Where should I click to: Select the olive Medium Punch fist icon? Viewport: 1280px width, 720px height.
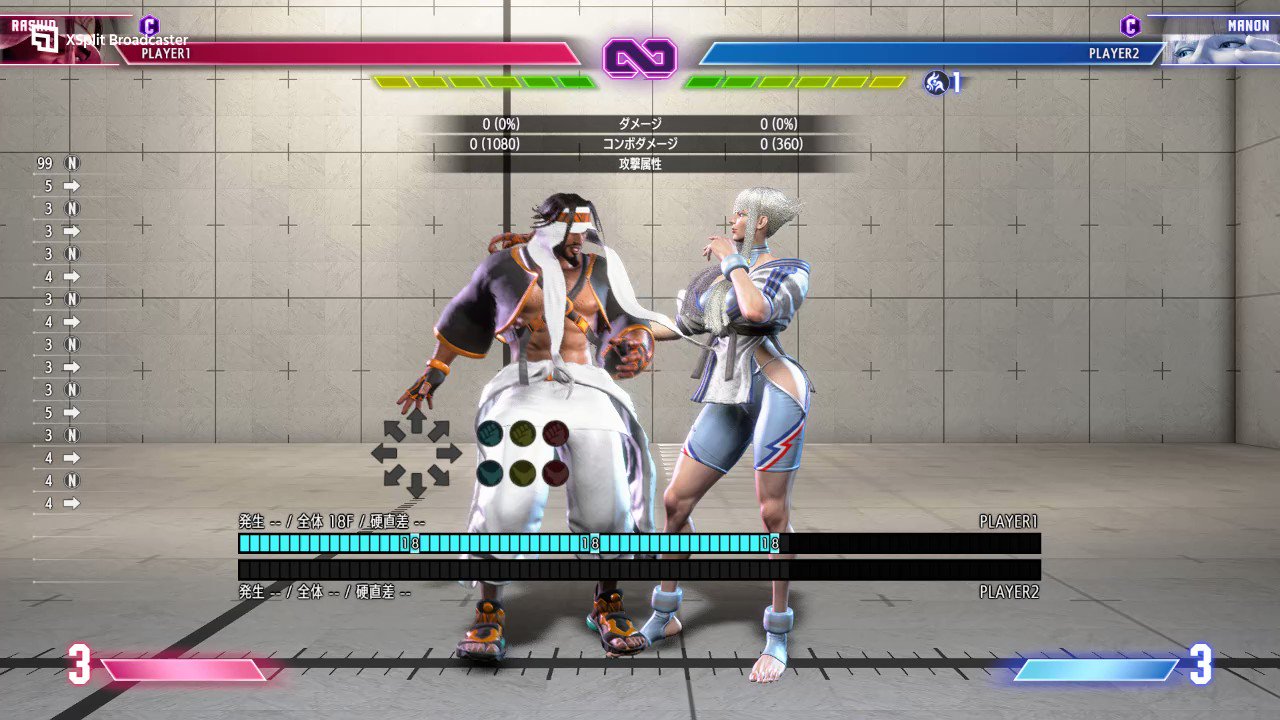[x=525, y=431]
